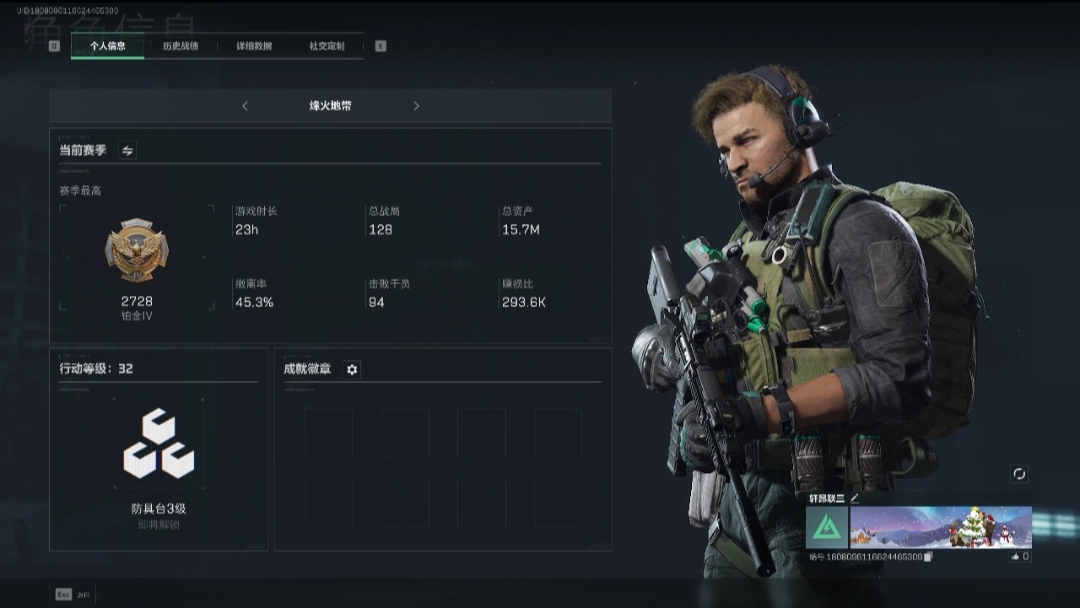This screenshot has width=1080, height=608.
Task: Copy the player ID number
Action: pyautogui.click(x=929, y=557)
